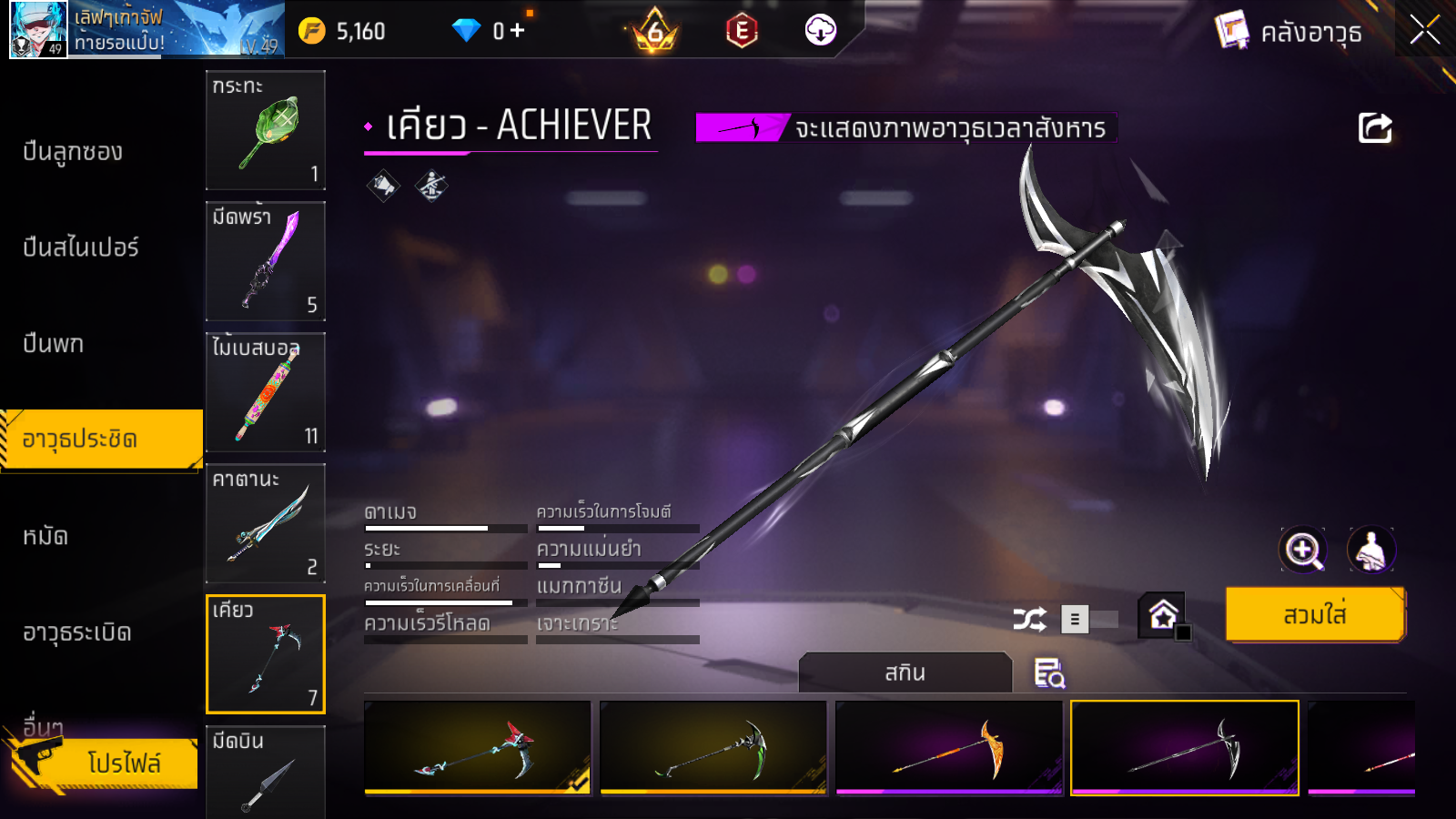Toggle random skin shuffle switch

1089,620
